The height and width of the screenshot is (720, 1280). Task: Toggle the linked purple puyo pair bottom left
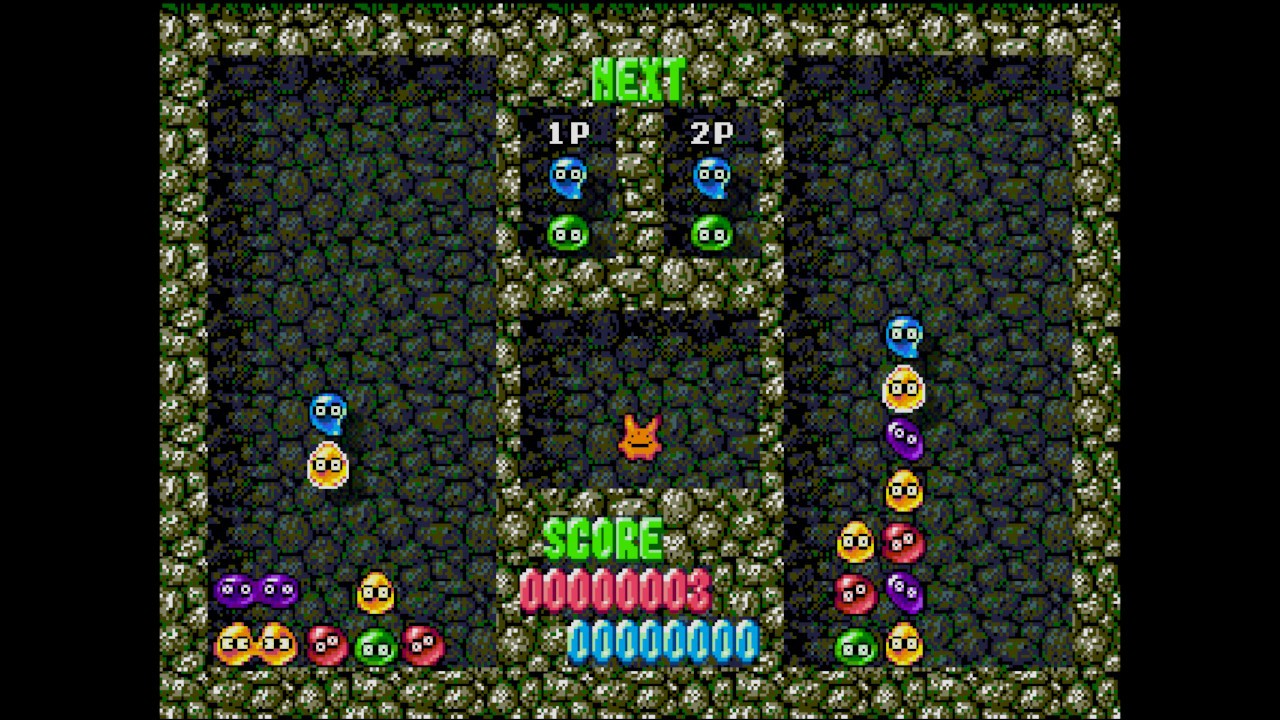[257, 589]
